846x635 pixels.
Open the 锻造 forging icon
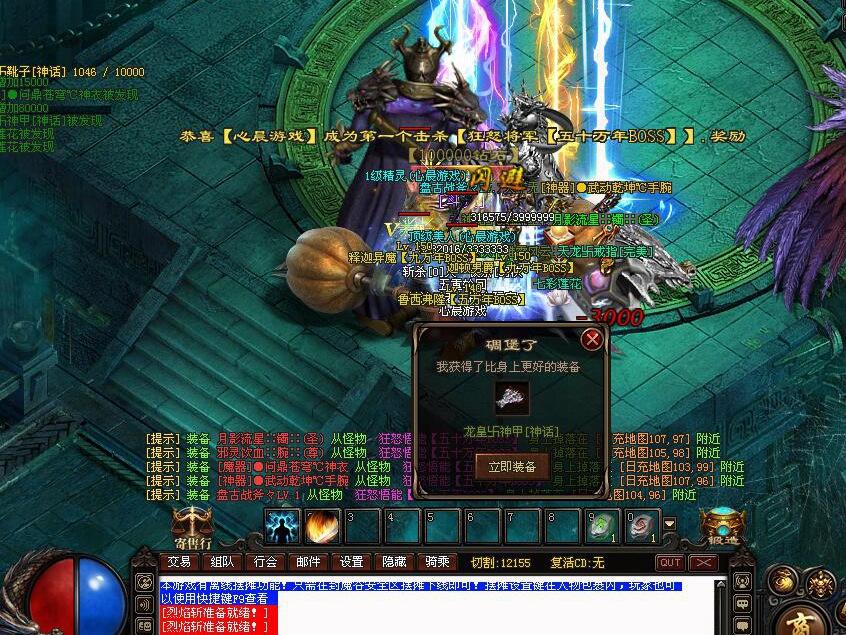click(x=721, y=525)
